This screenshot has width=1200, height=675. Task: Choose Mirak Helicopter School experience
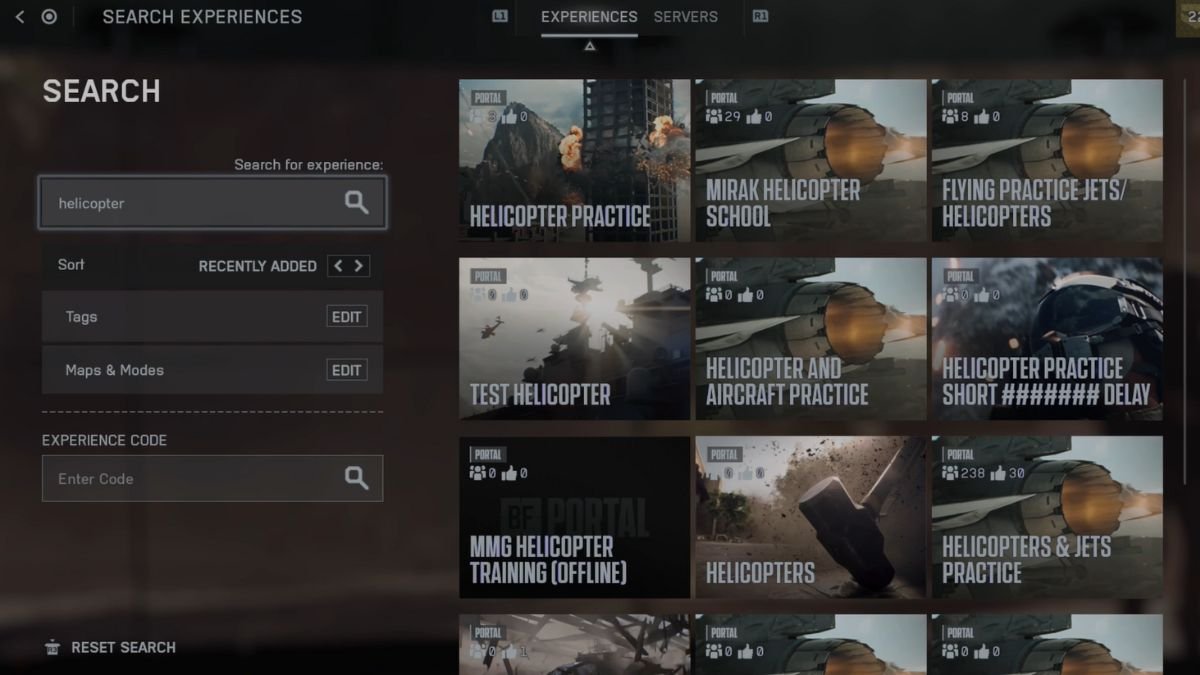(x=810, y=160)
